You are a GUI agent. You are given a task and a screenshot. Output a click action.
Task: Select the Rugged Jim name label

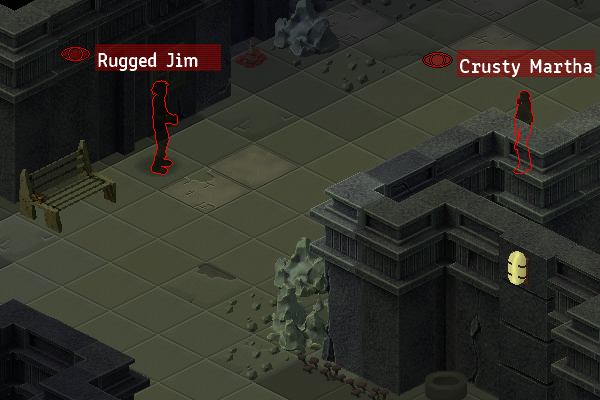158,60
